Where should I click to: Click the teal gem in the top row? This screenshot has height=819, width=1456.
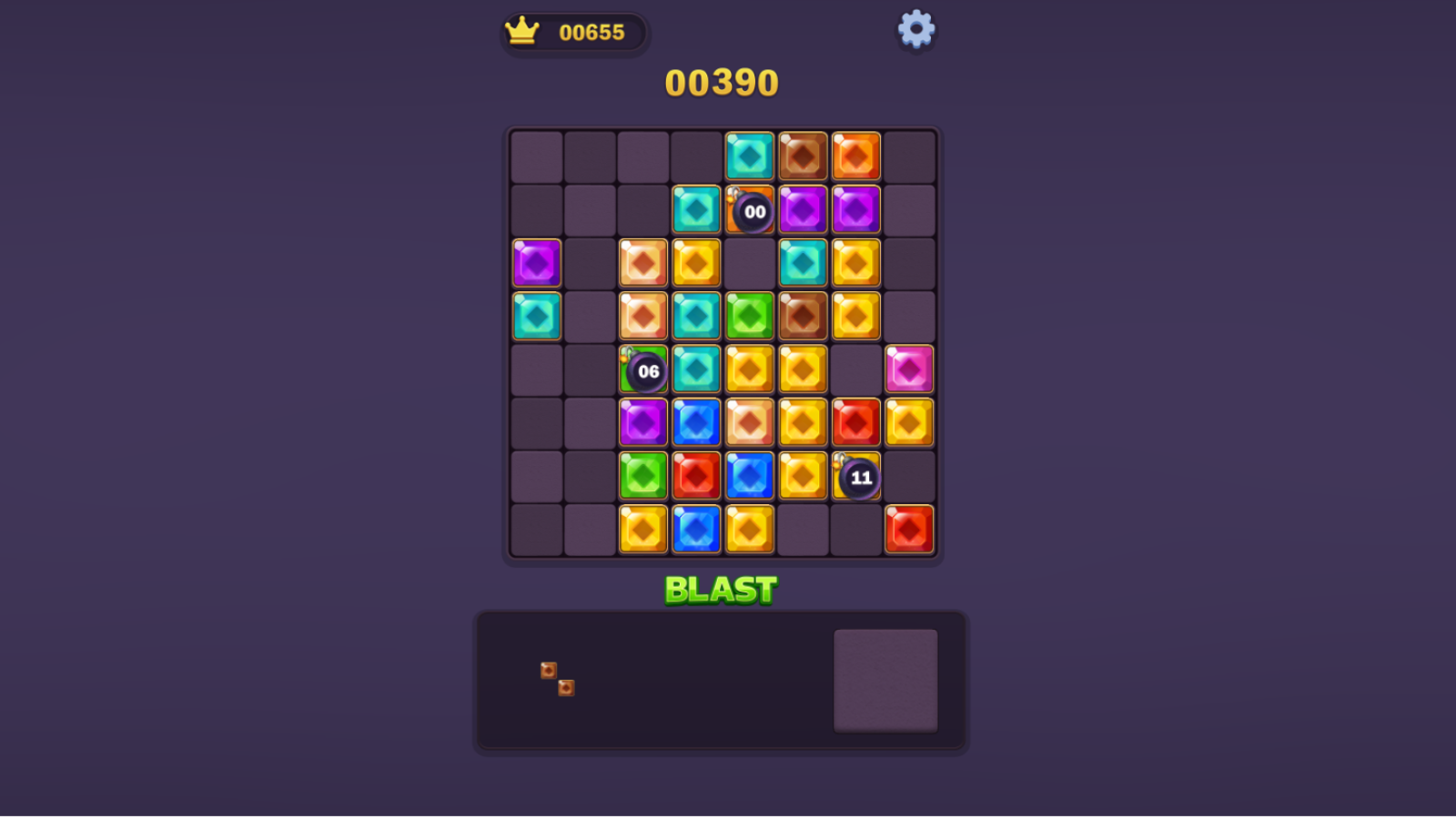pos(750,155)
